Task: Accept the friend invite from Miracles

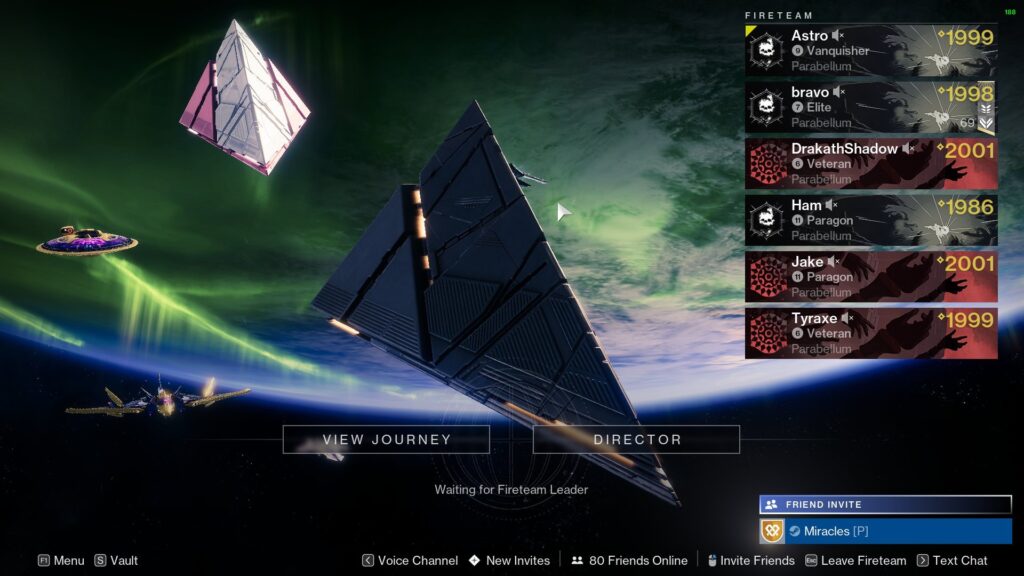Action: click(885, 531)
